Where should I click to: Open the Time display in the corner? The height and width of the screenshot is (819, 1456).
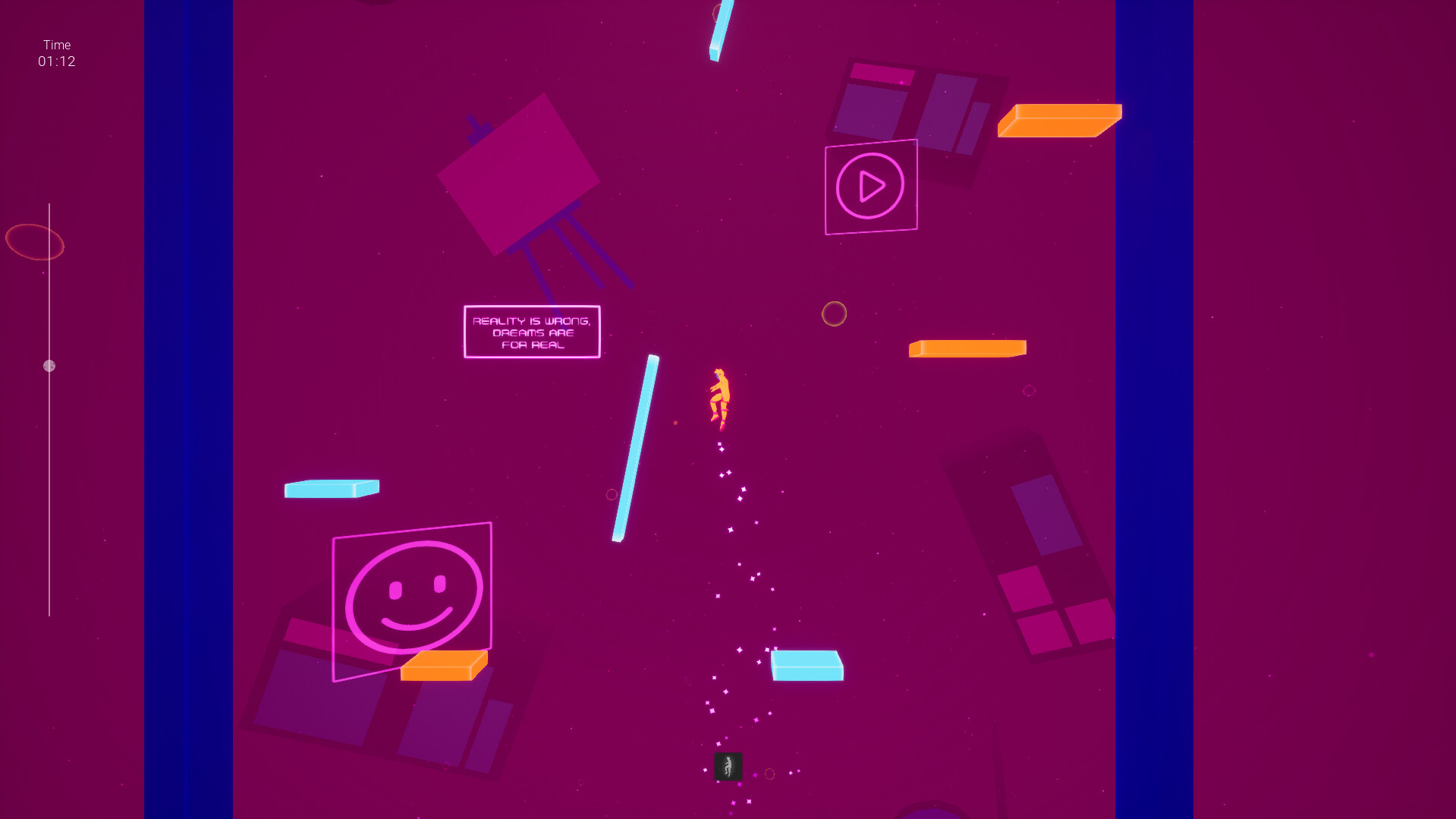point(56,53)
